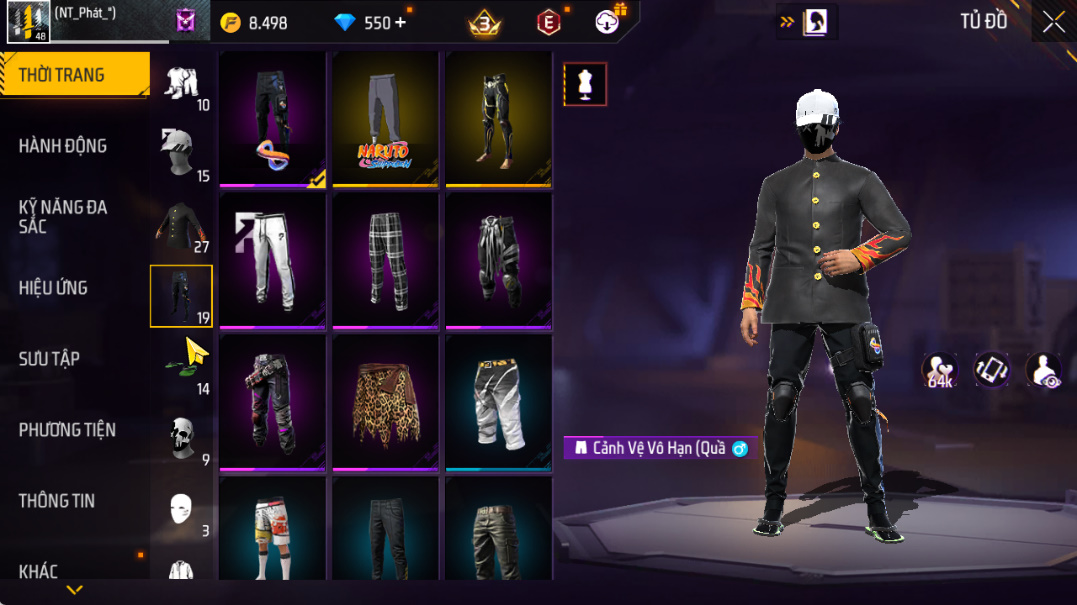1077x605 pixels.
Task: Open the THÔNG TIN tab
Action: click(x=56, y=501)
